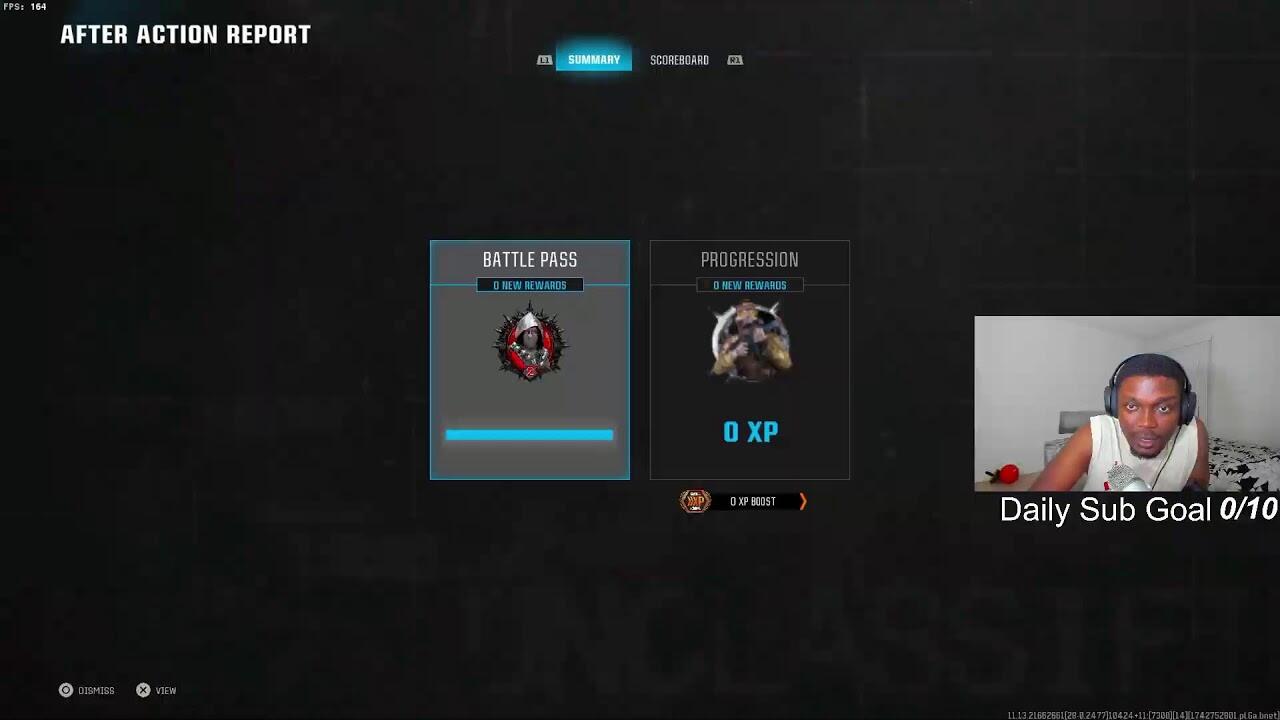The width and height of the screenshot is (1280, 720).
Task: View the selected summary card
Action: [156, 690]
